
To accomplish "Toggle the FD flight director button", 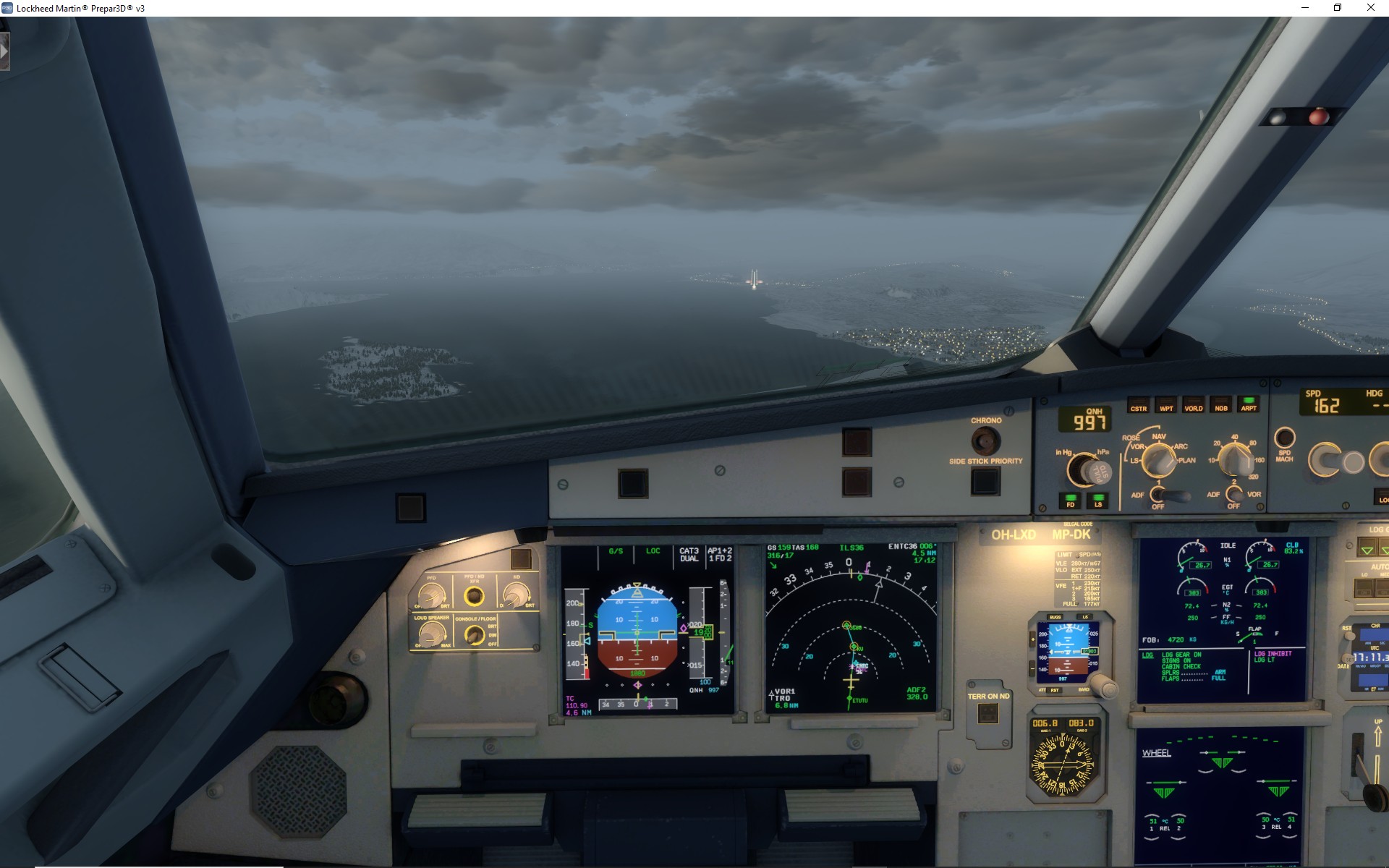I will tap(1070, 500).
